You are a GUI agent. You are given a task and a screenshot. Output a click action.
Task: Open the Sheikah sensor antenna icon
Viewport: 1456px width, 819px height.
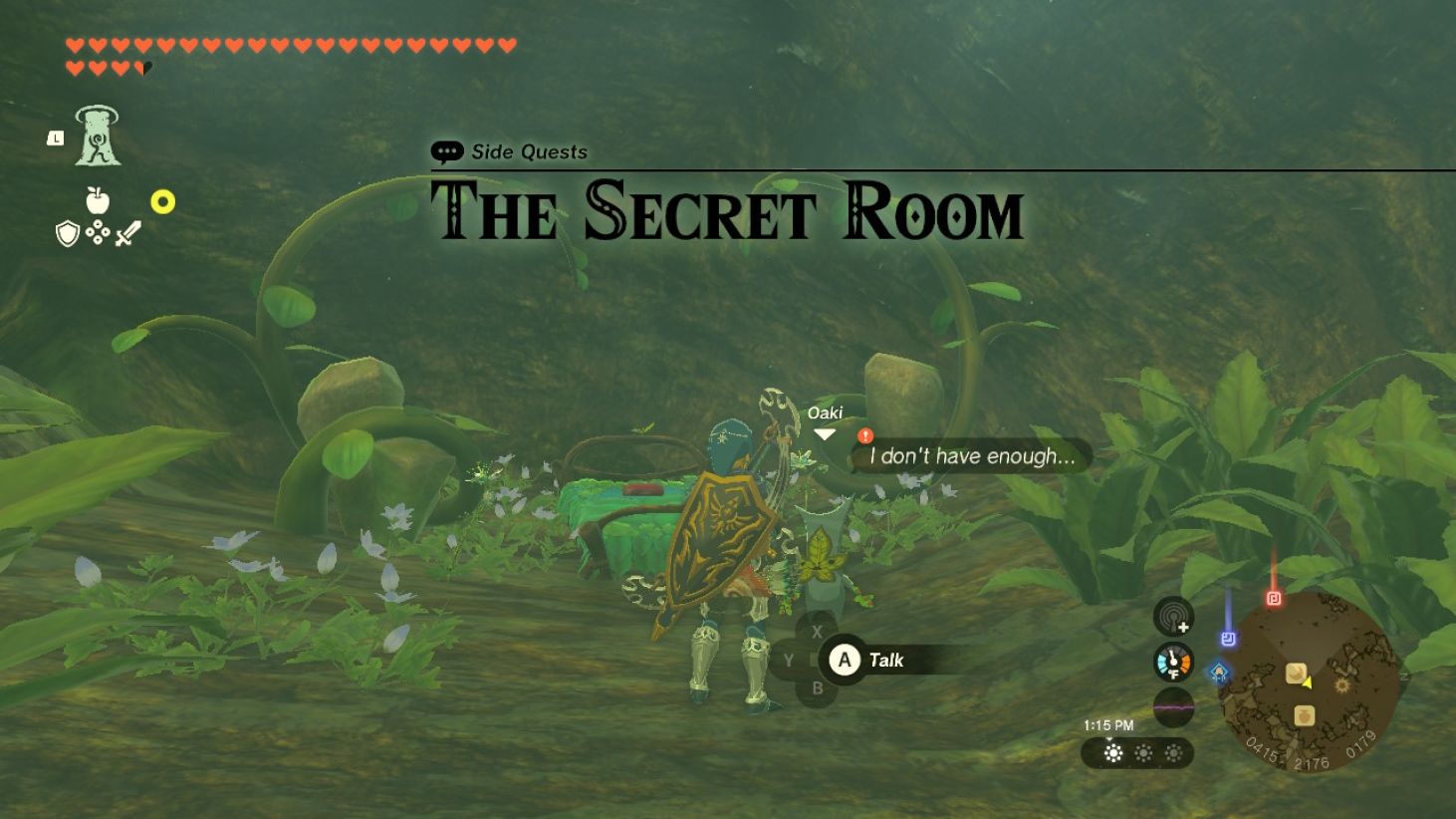point(1172,617)
